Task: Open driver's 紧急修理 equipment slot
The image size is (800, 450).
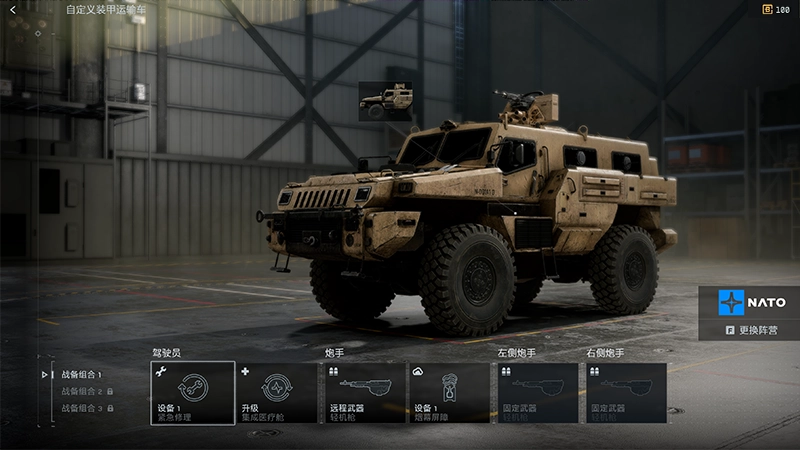Action: 193,393
